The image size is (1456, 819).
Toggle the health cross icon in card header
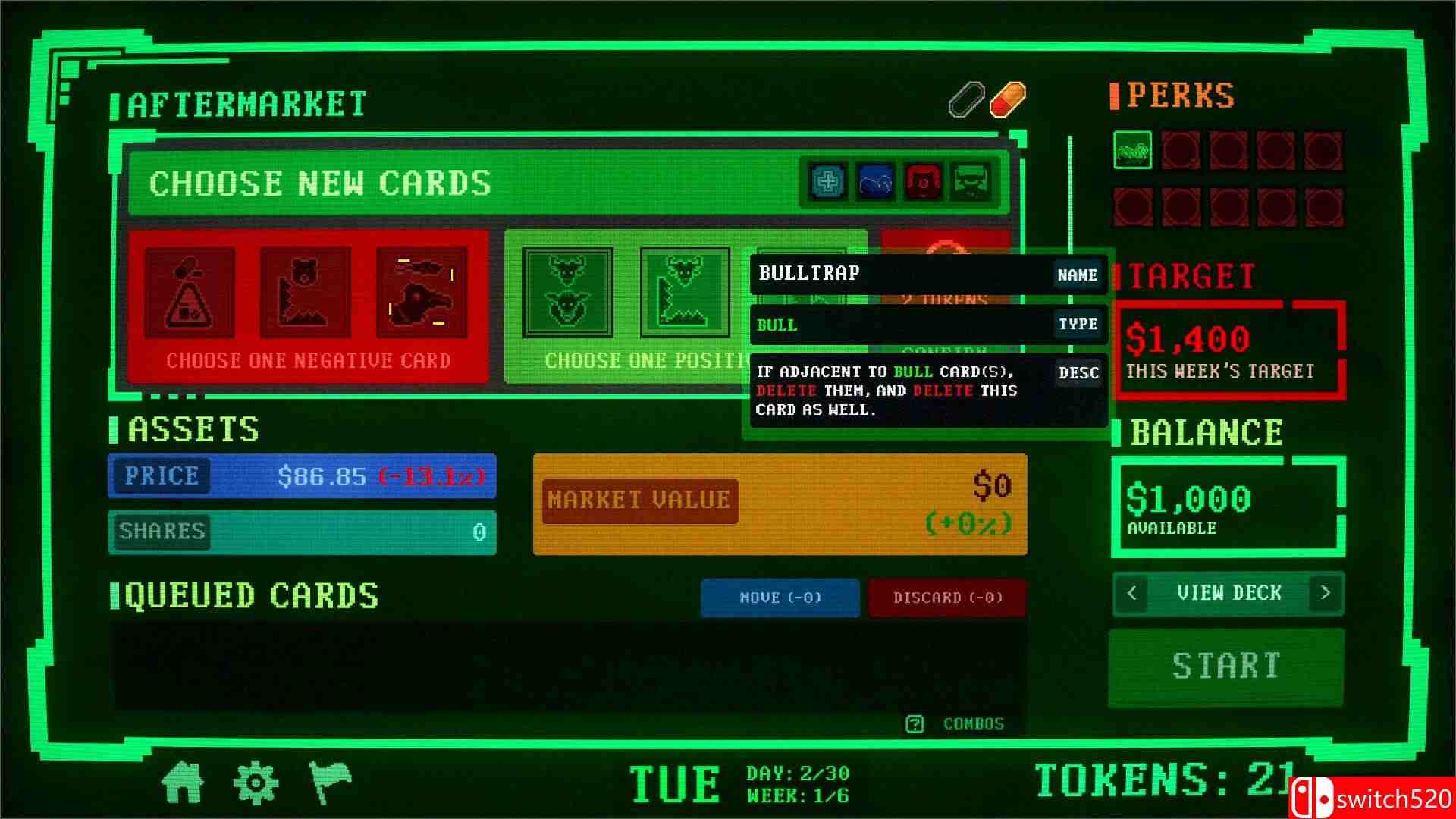coord(827,182)
